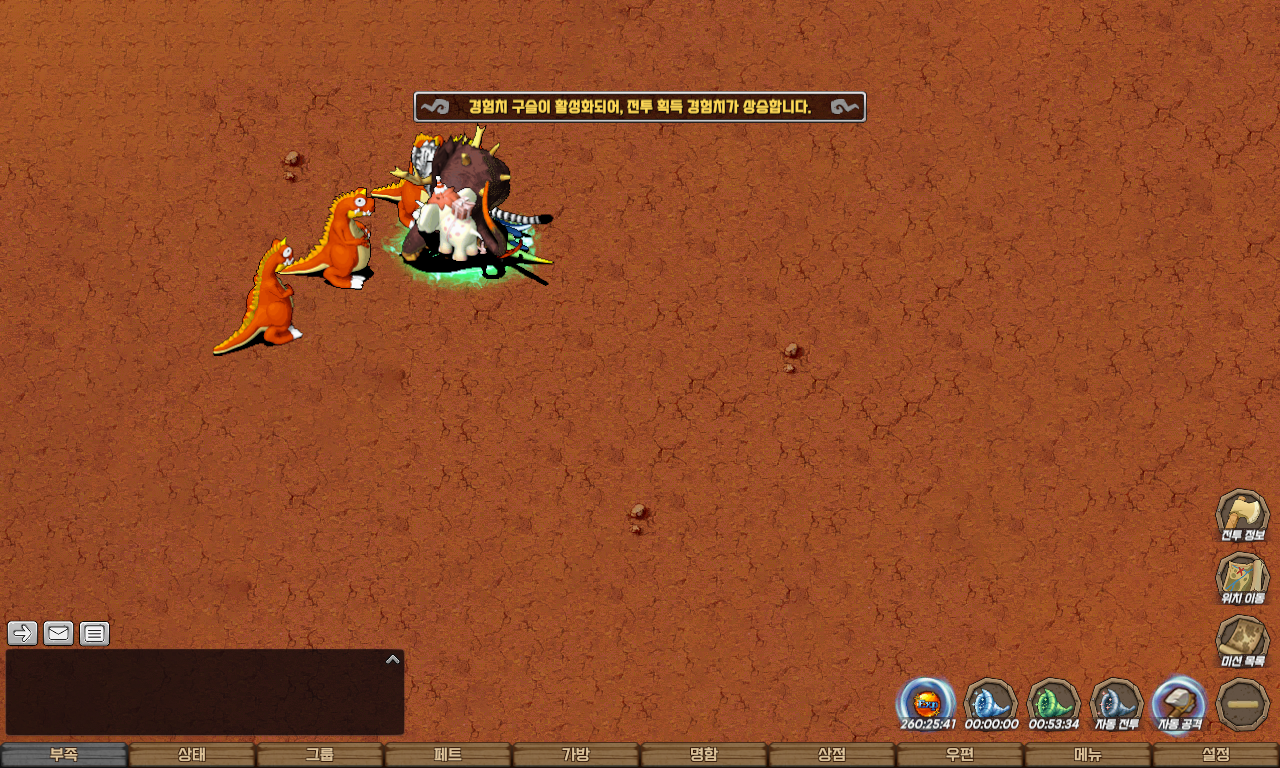
Task: Select the 그룹 (Group) menu button
Action: [x=320, y=755]
